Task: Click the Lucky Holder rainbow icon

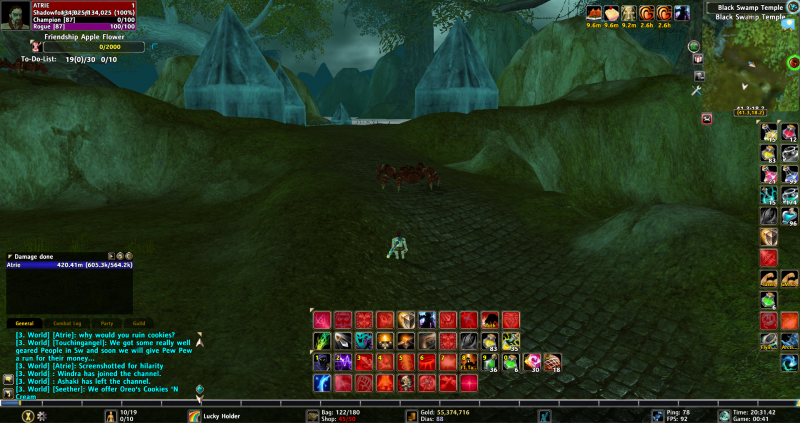Action: tap(194, 415)
